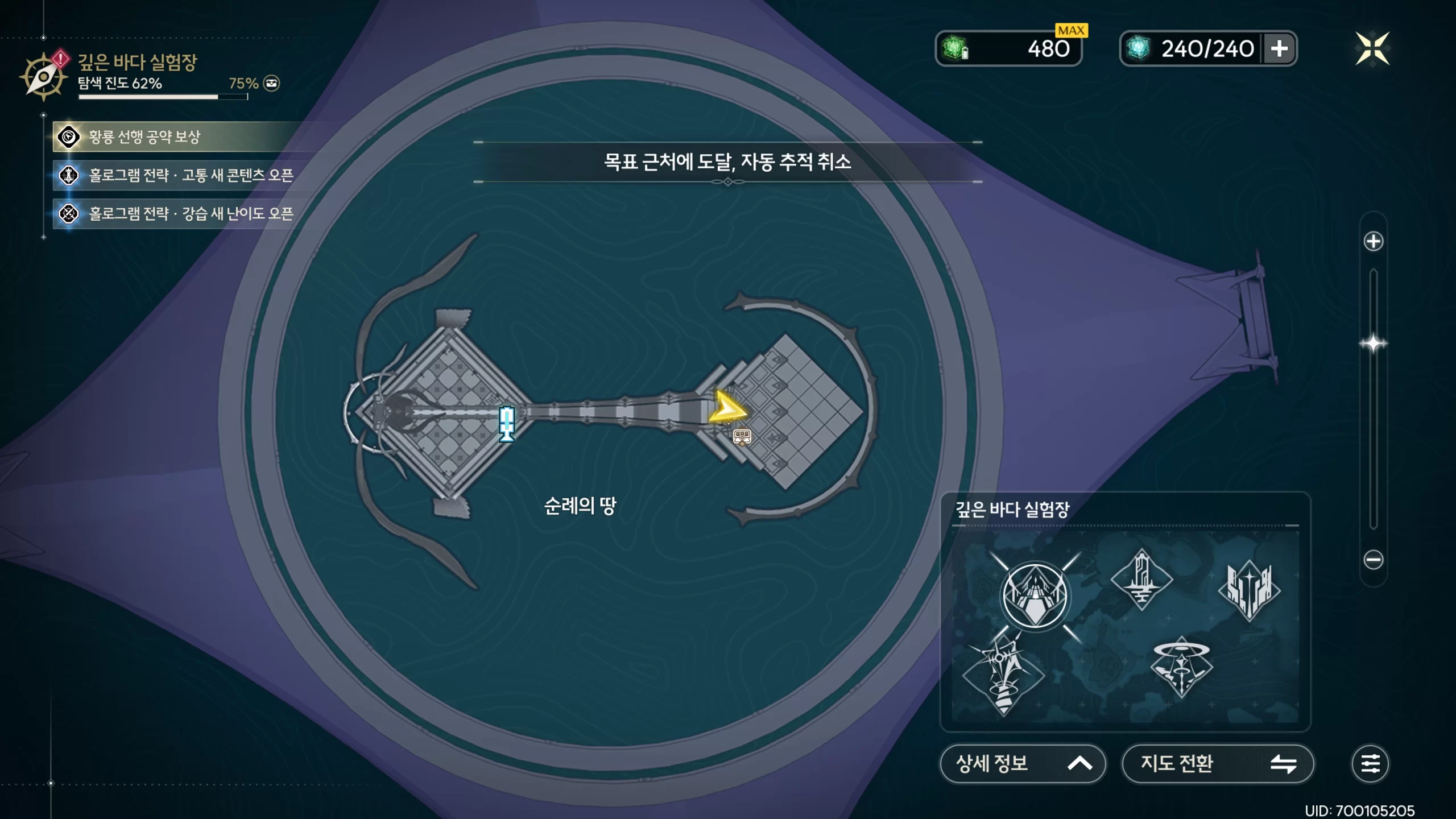
Task: Close the map with the X button
Action: [x=1372, y=49]
